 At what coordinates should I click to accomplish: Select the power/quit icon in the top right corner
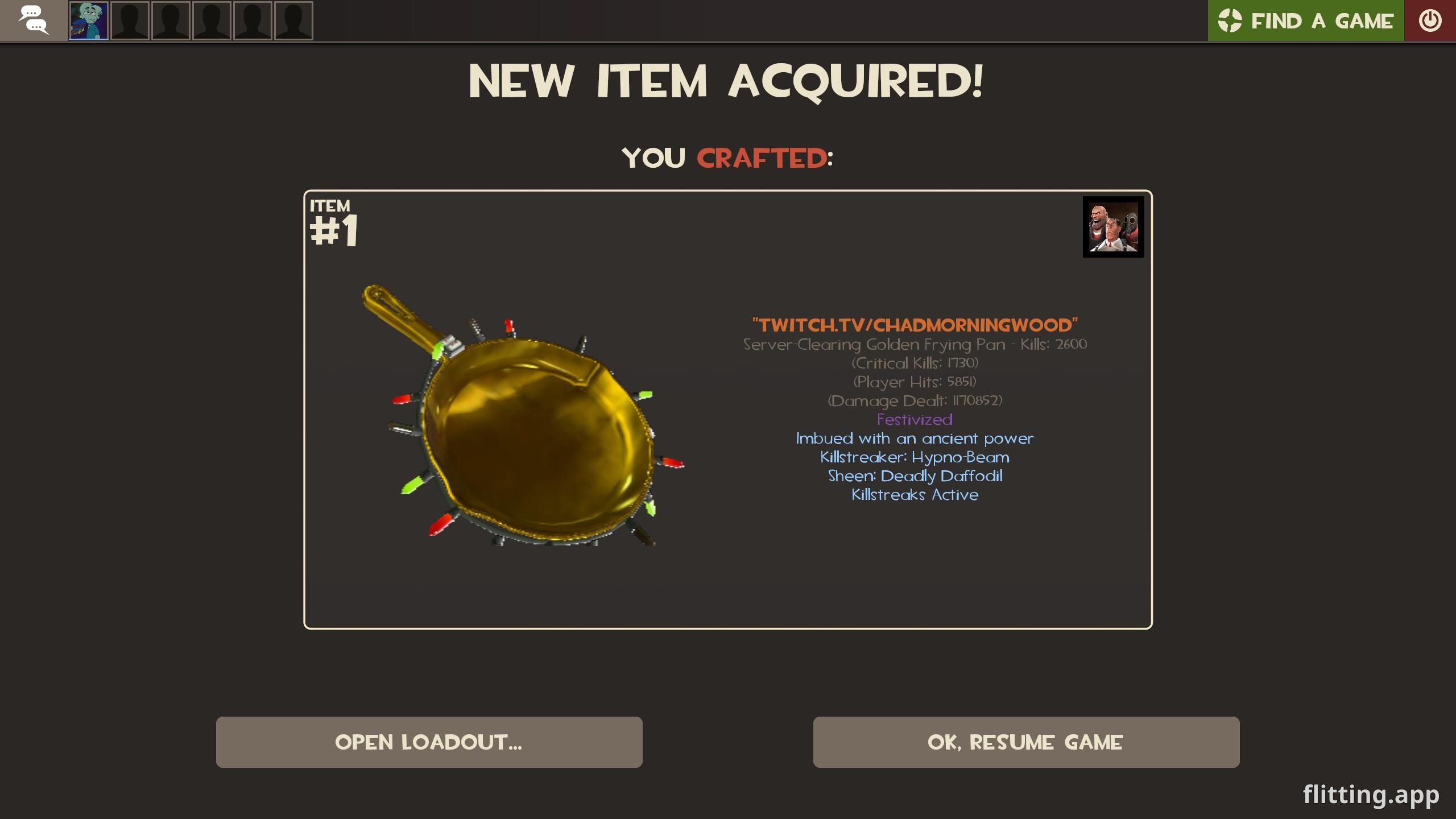point(1429,20)
